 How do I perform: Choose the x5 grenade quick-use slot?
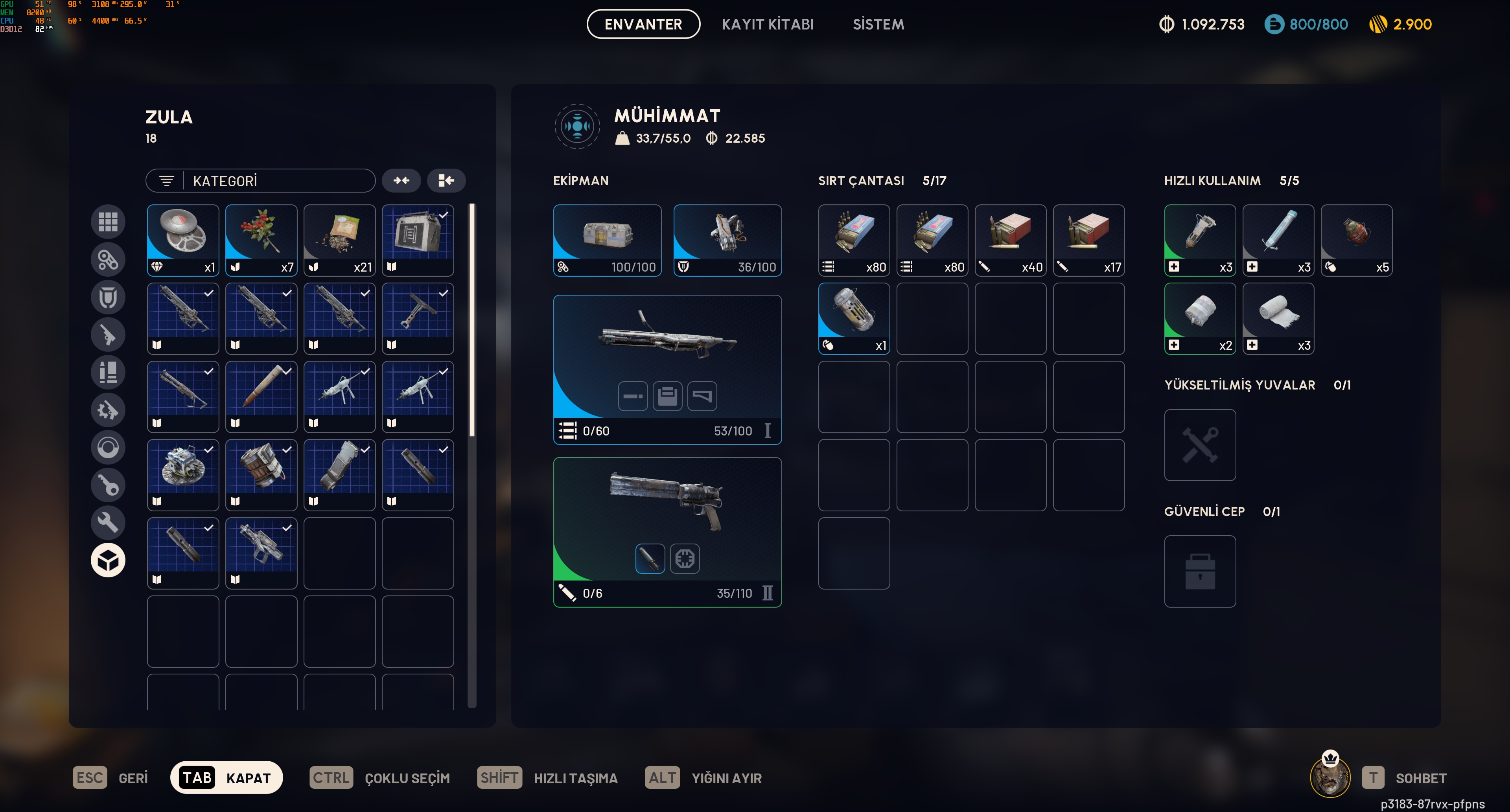(1356, 240)
